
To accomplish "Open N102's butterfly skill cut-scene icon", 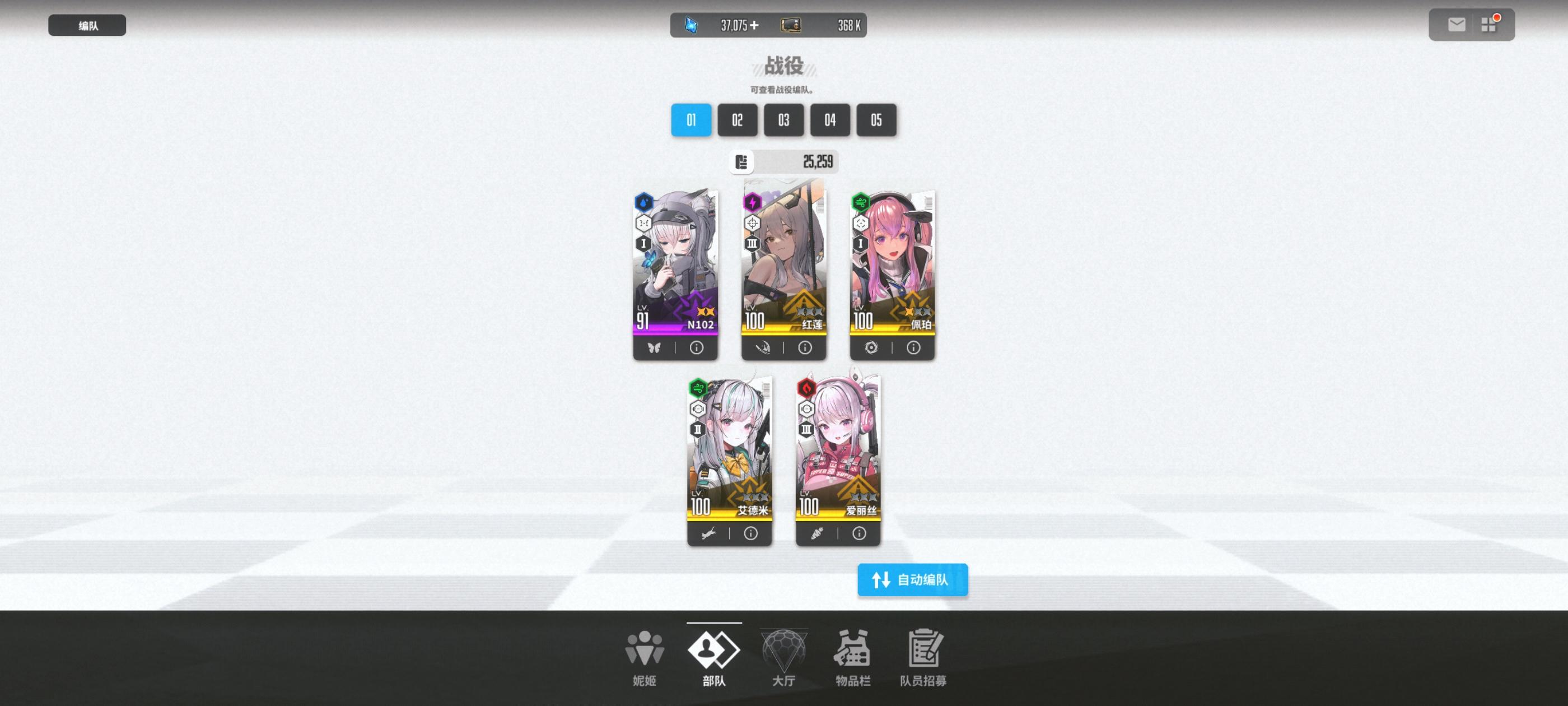I will [656, 347].
